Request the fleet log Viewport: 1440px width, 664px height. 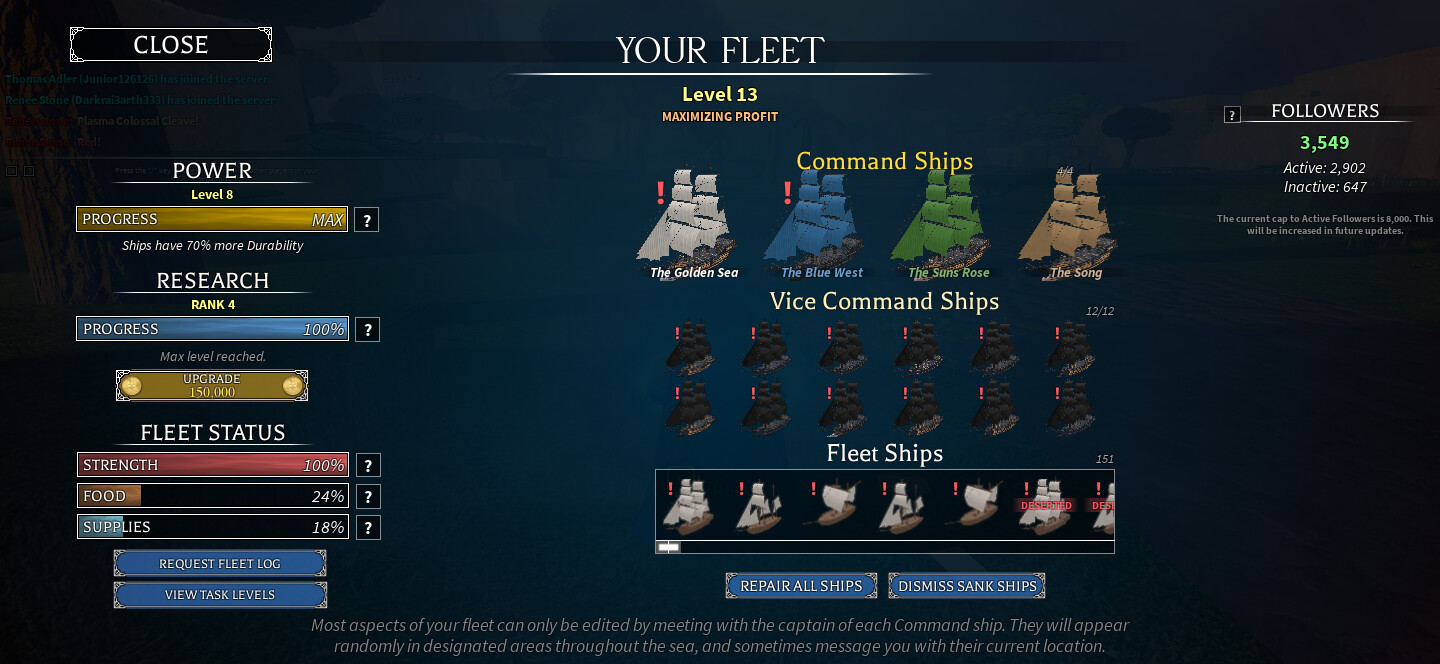(x=220, y=564)
